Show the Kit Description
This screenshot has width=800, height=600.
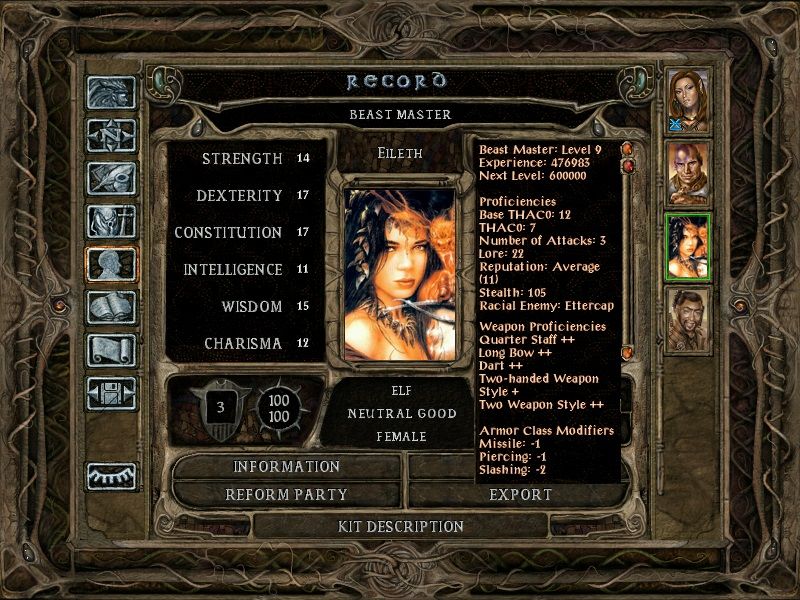point(400,526)
